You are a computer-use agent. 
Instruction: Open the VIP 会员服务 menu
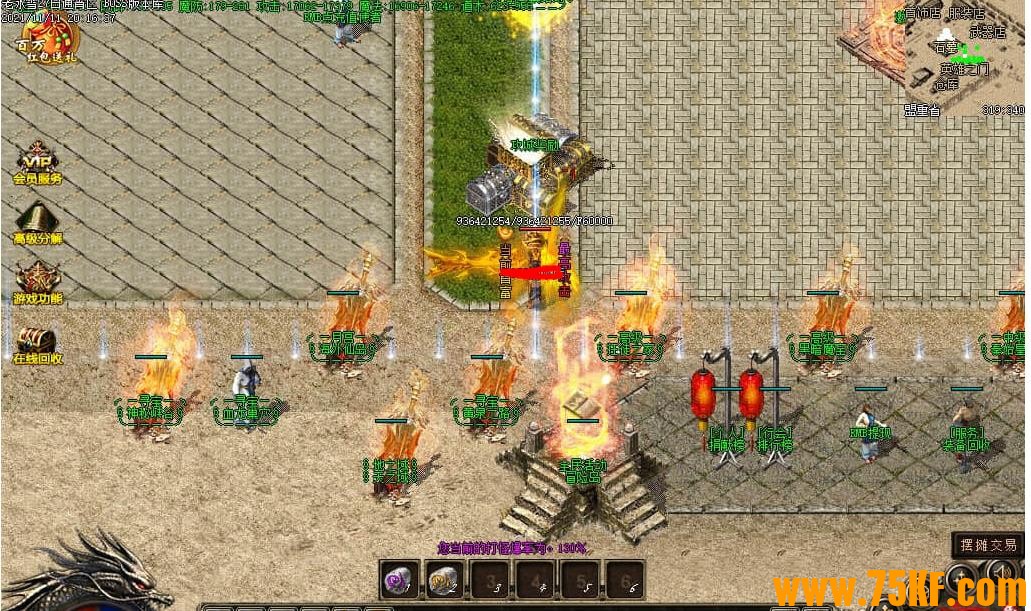[x=38, y=165]
